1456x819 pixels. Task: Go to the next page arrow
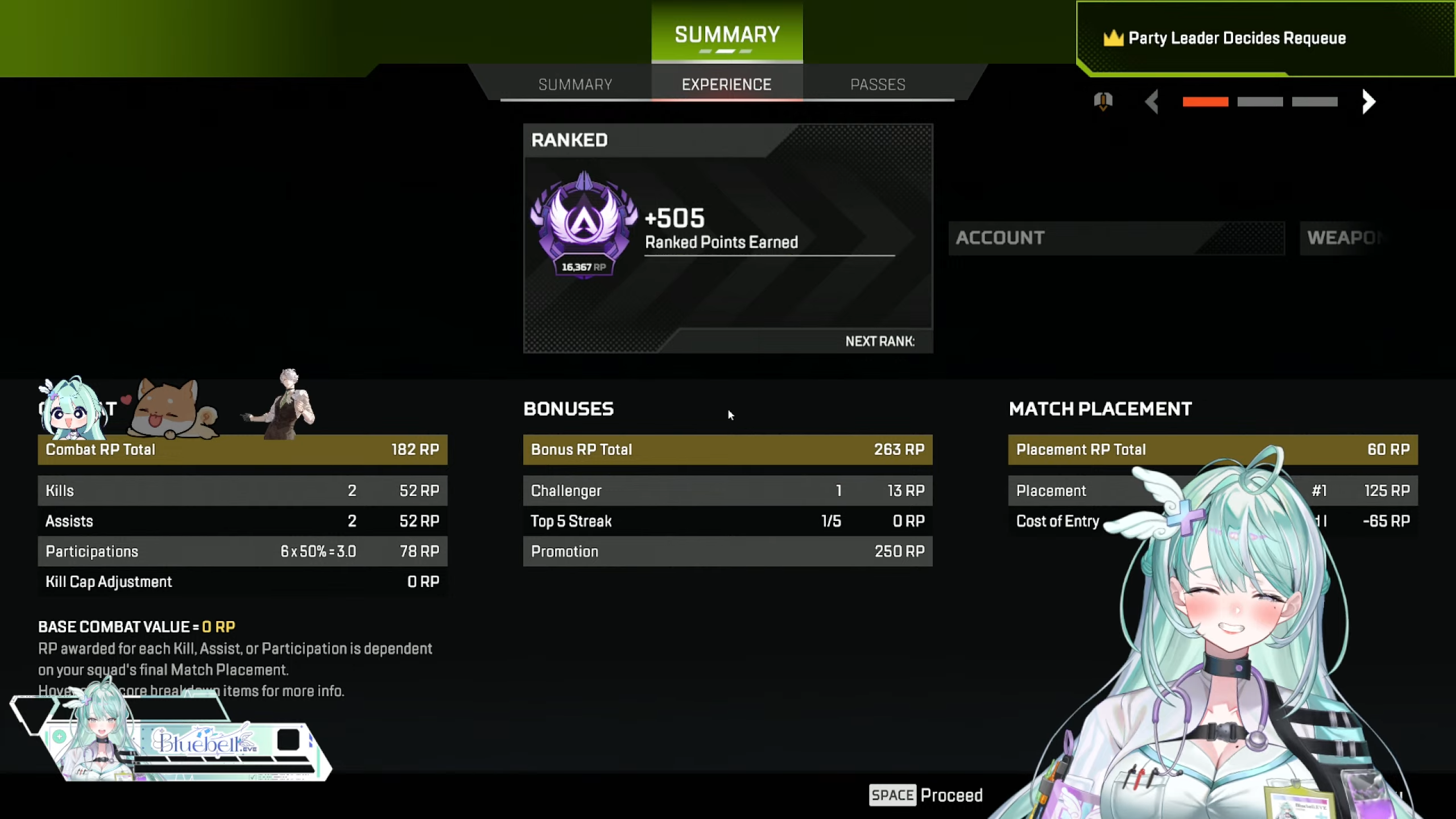tap(1368, 102)
